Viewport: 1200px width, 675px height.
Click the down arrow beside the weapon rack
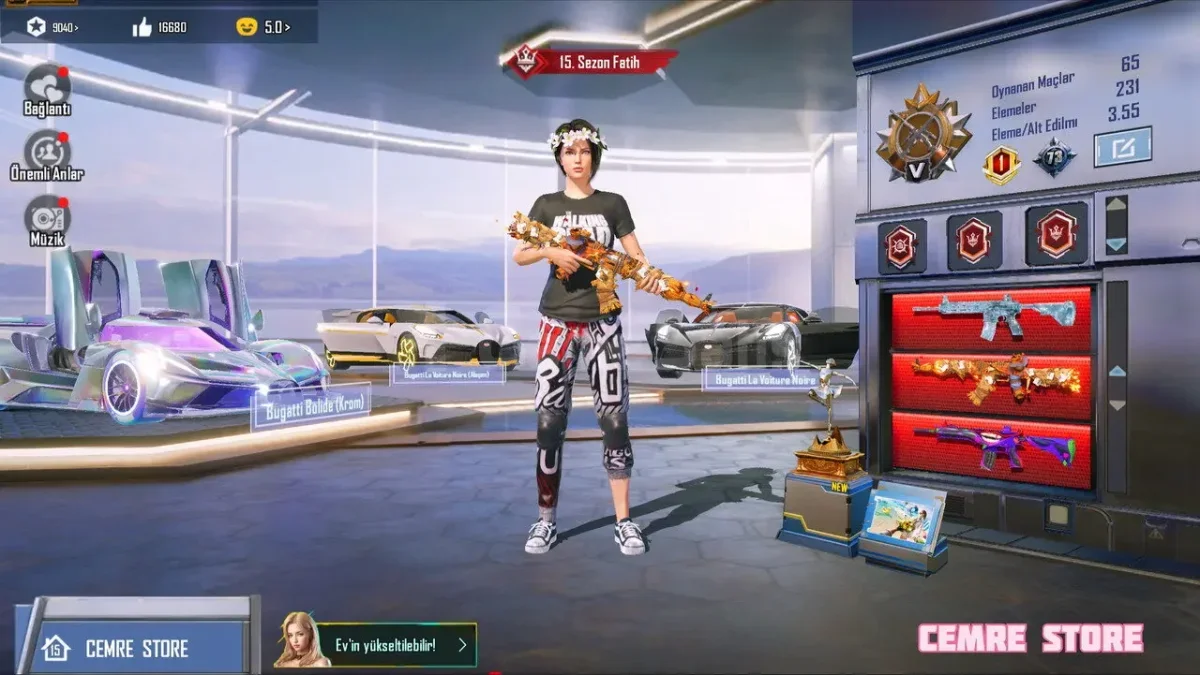point(1117,405)
